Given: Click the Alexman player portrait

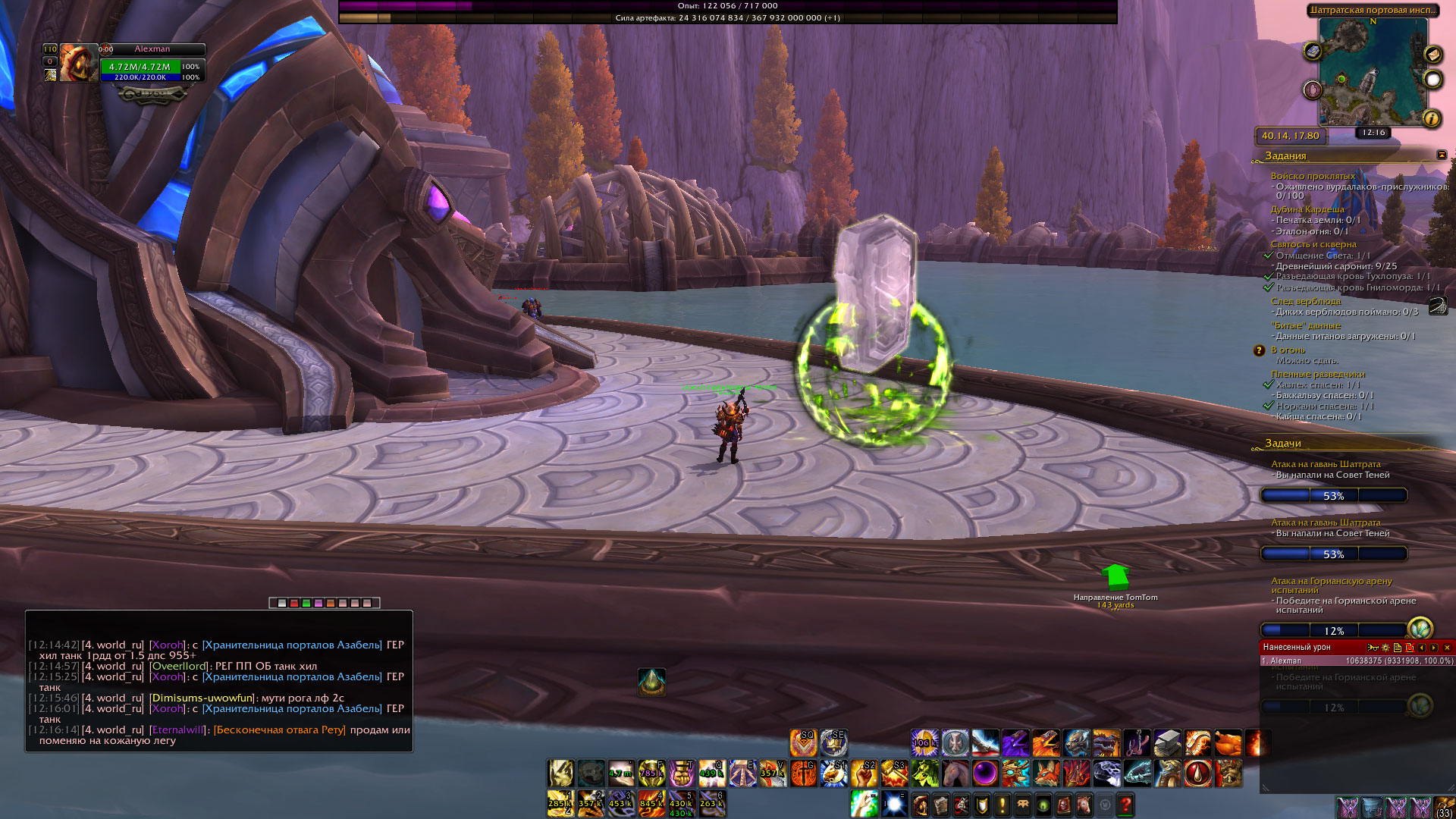Looking at the screenshot, I should coord(79,62).
